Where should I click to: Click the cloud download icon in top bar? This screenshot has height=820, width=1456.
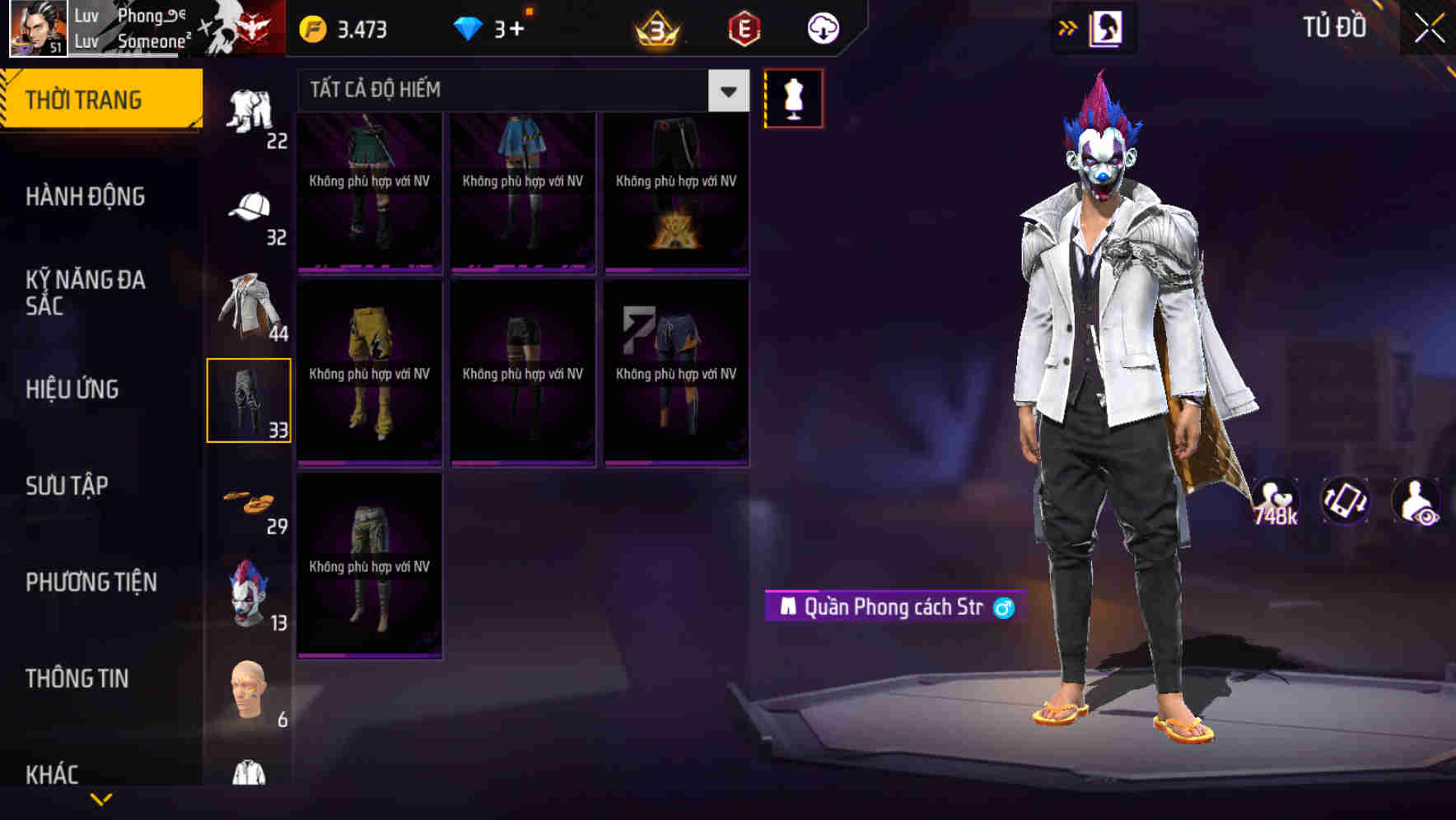coord(821,27)
